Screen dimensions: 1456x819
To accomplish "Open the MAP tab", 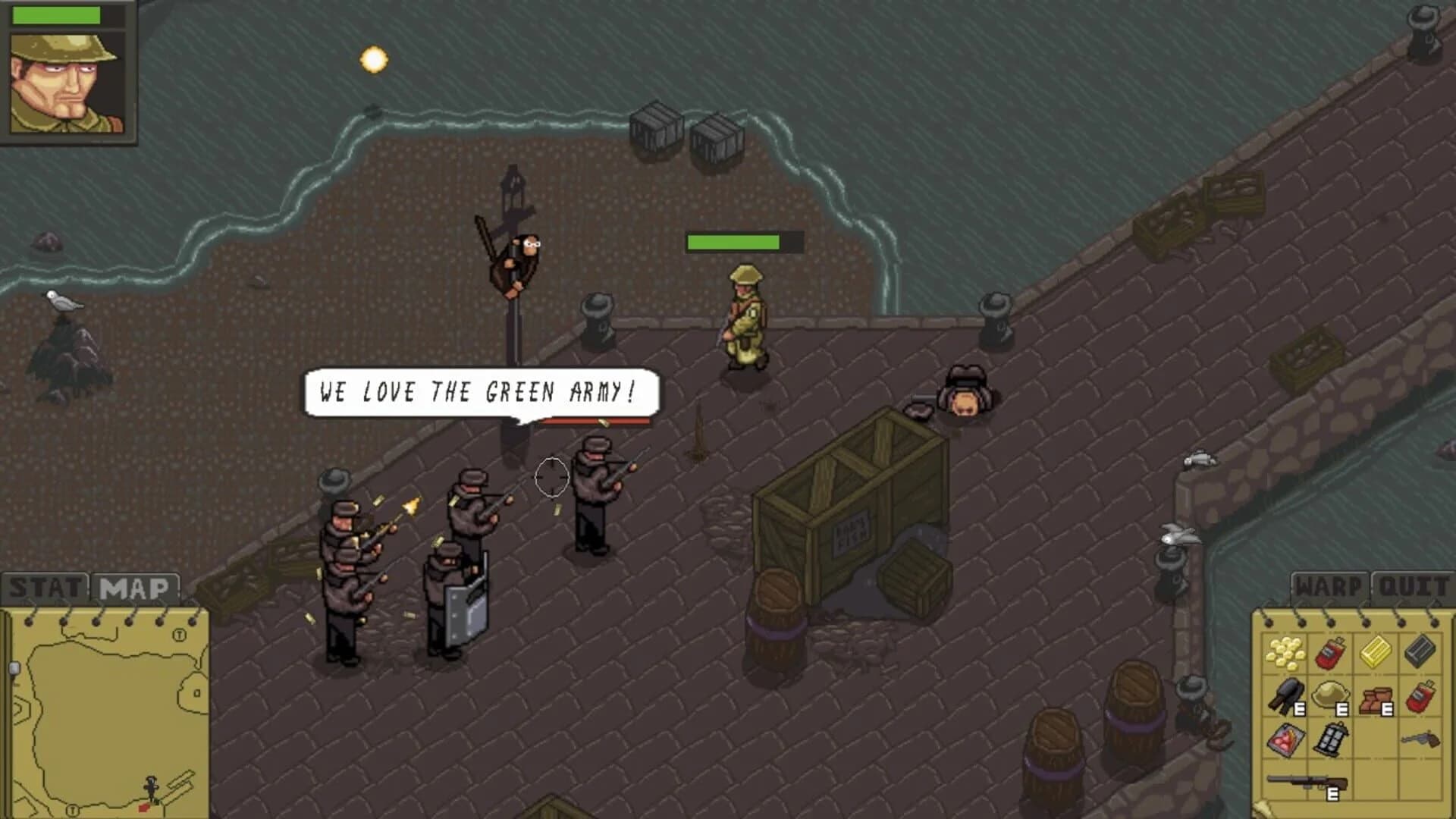I will pyautogui.click(x=136, y=585).
